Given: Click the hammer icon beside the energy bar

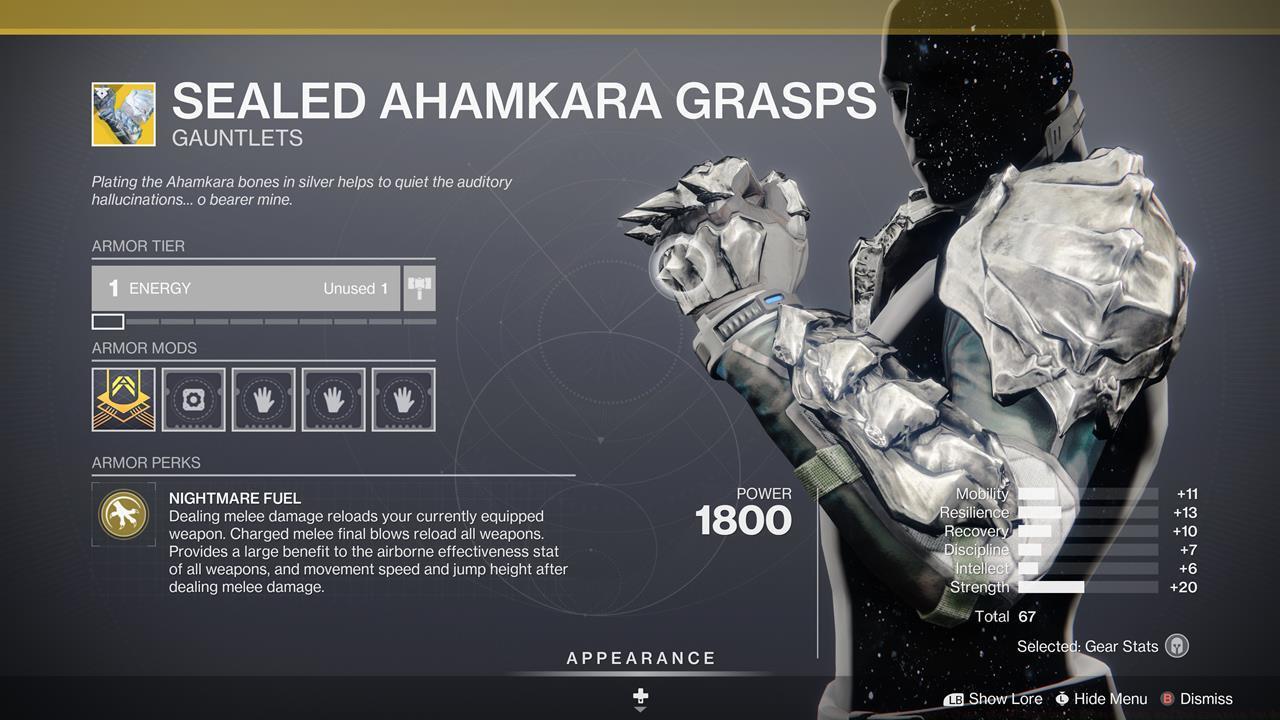Looking at the screenshot, I should click(x=419, y=288).
